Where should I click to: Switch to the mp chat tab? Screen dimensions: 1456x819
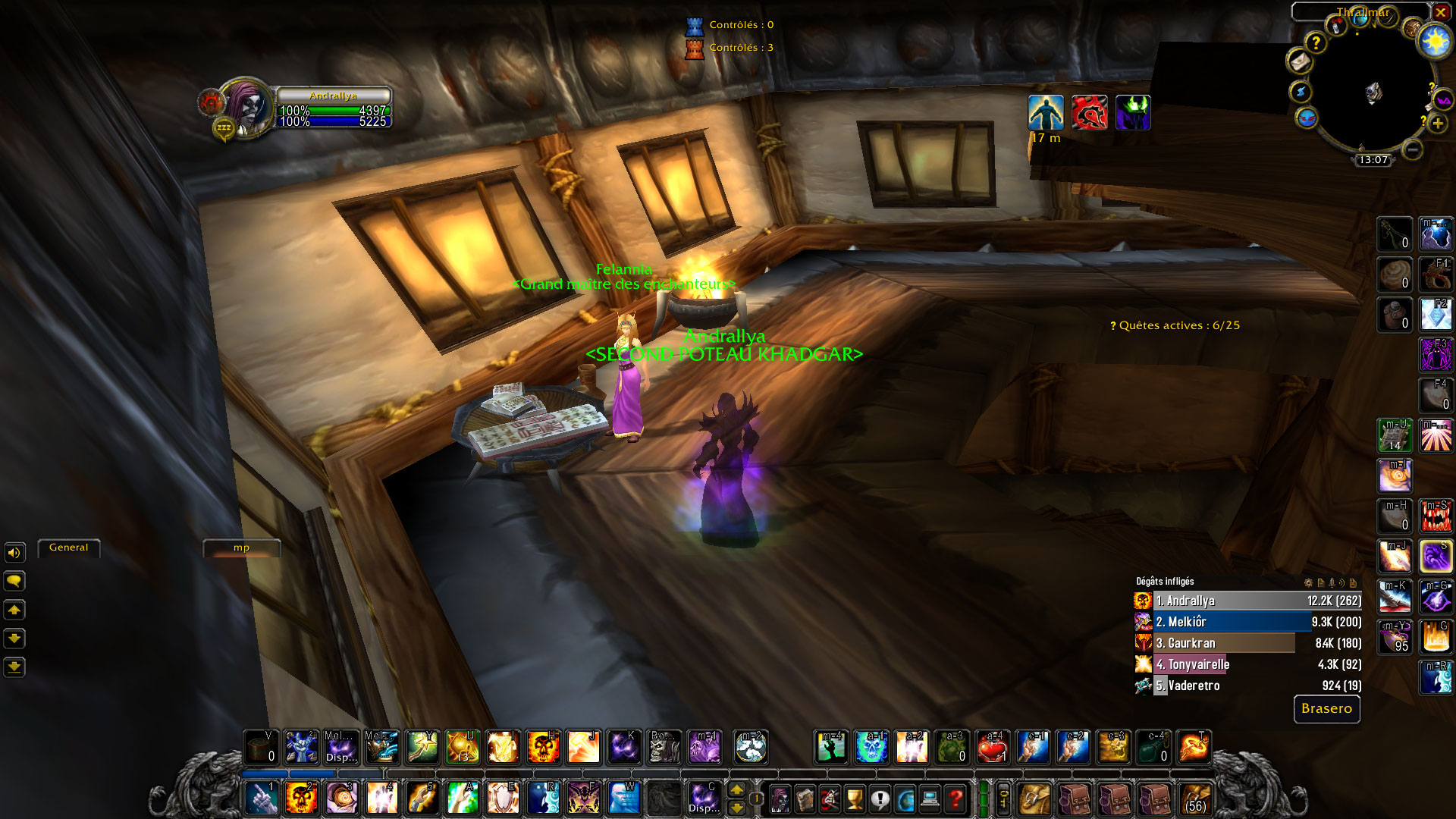click(x=242, y=548)
